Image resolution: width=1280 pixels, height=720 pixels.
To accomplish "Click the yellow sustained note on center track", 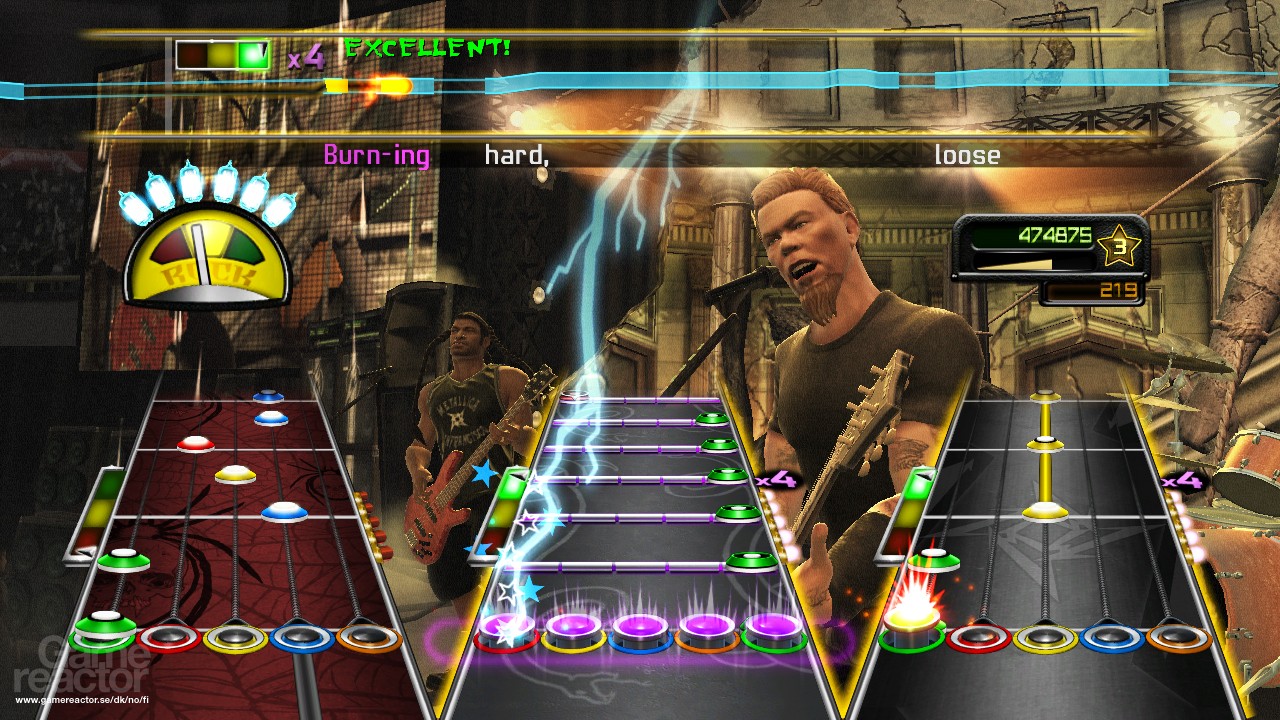I will point(1045,450).
